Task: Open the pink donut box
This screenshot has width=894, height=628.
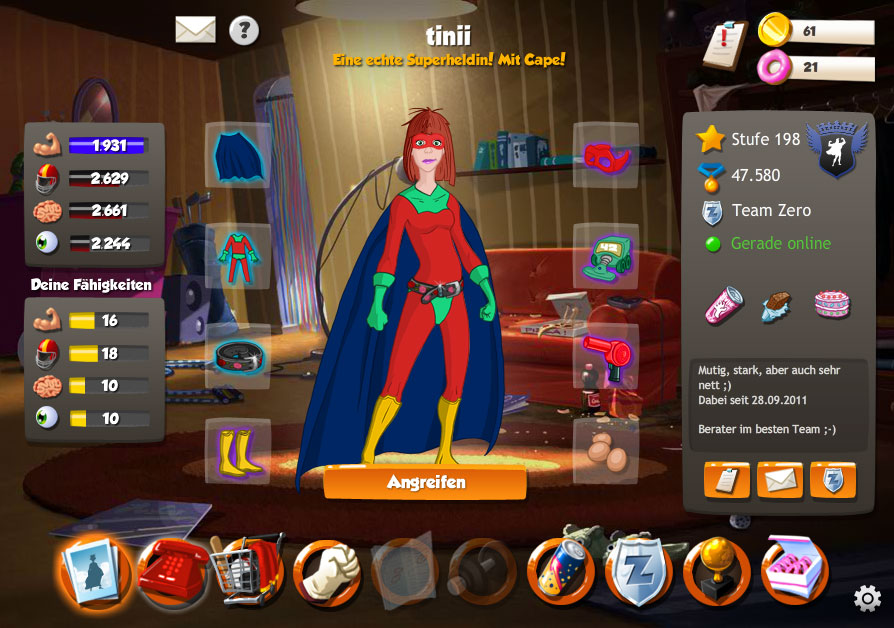Action: coord(795,570)
